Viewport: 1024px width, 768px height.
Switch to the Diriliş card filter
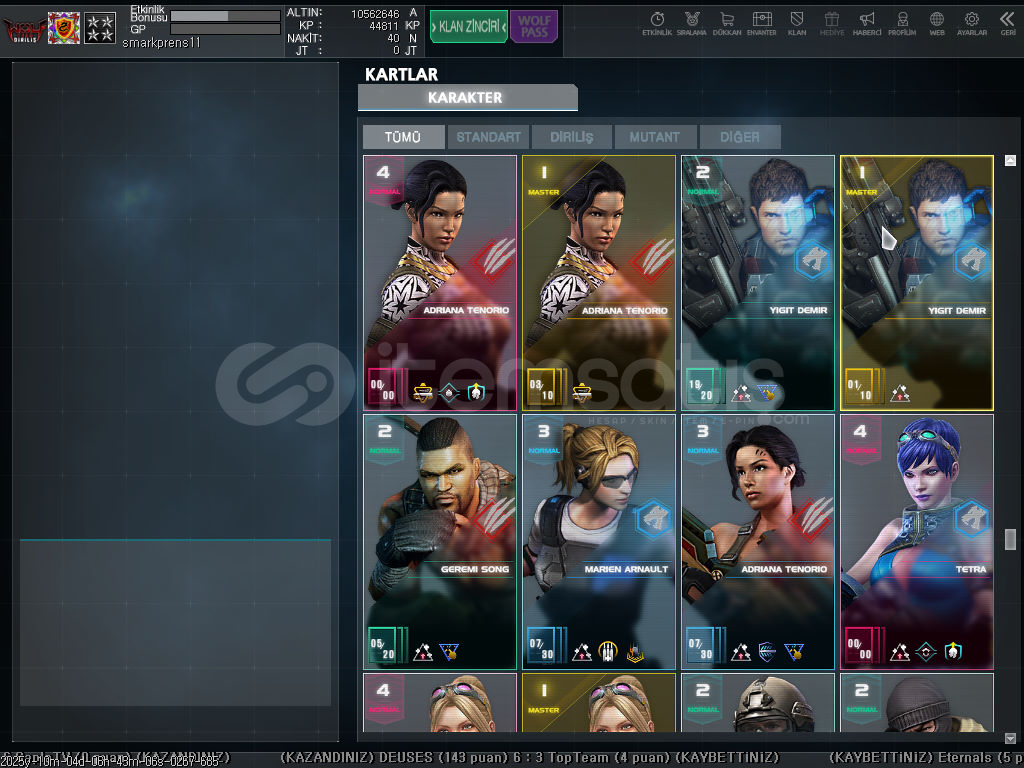[571, 137]
